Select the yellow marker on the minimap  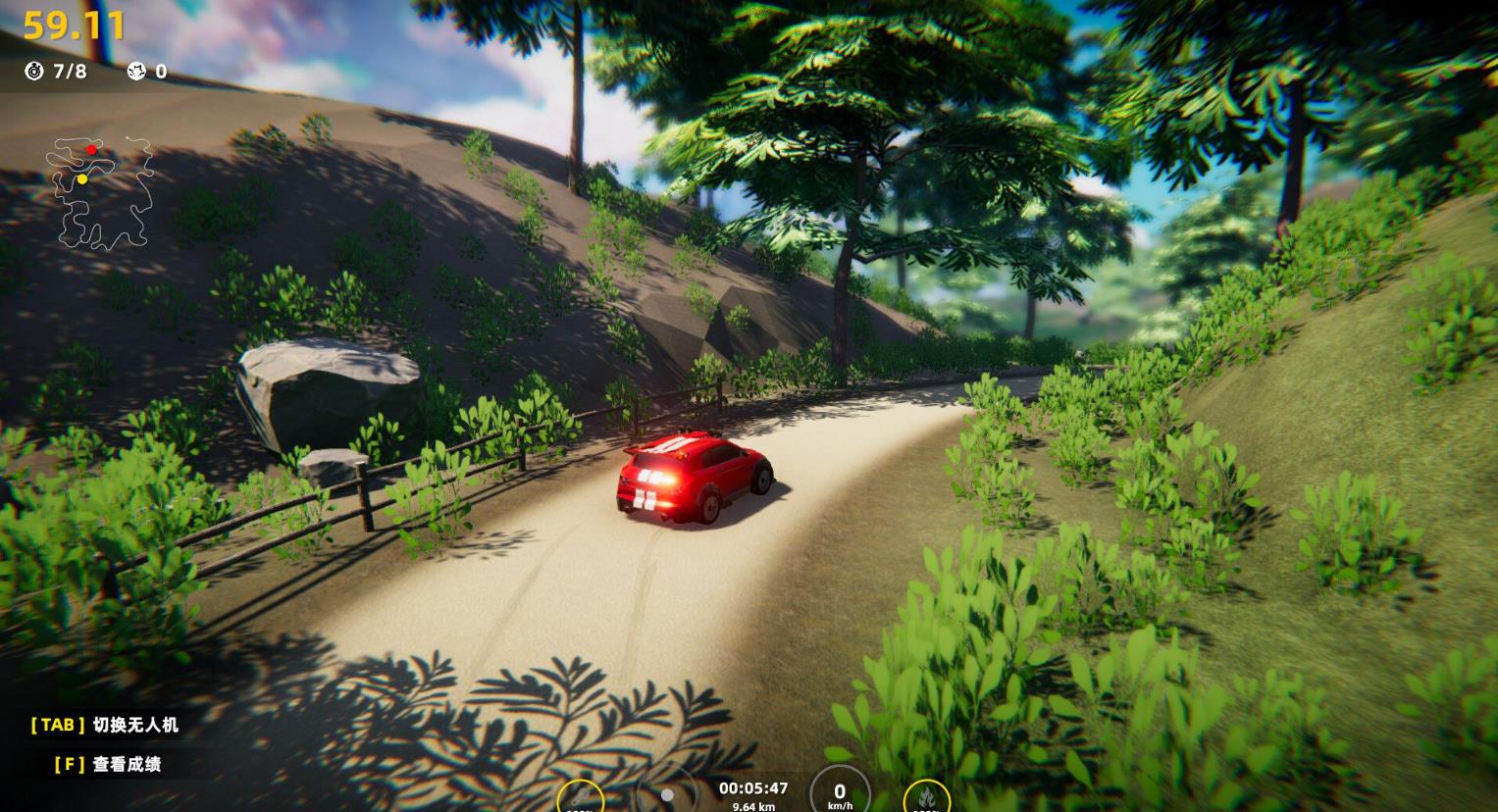[x=82, y=179]
